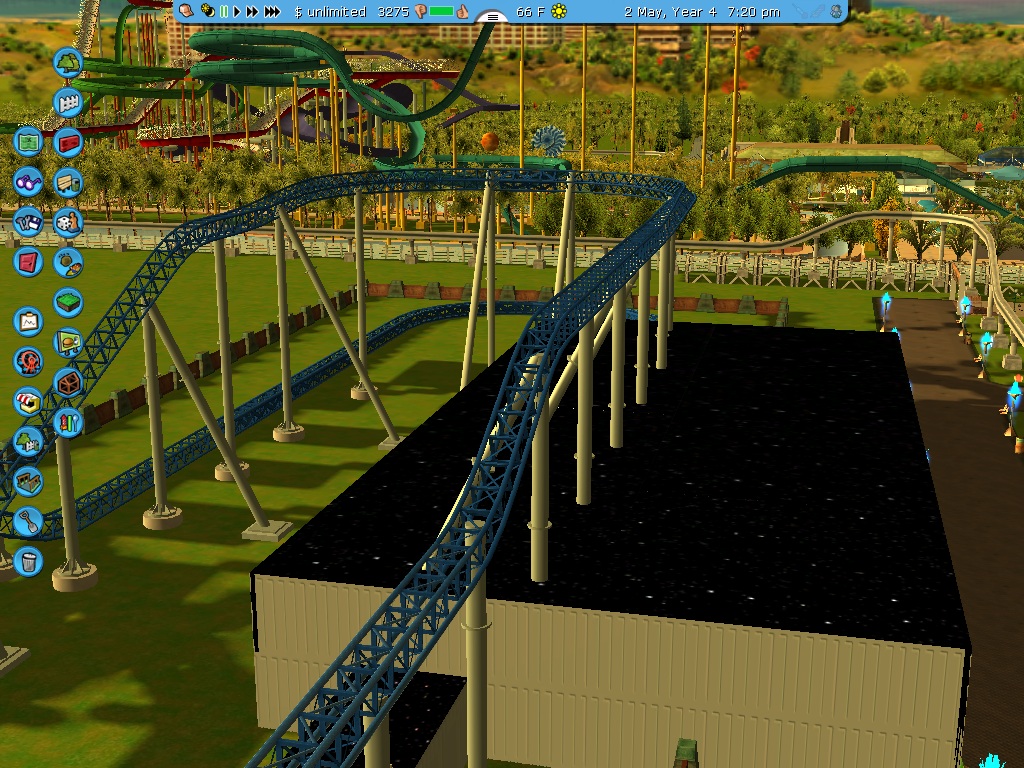The width and height of the screenshot is (1024, 768).
Task: Open the Ferris wheel rides menu
Action: pos(28,361)
